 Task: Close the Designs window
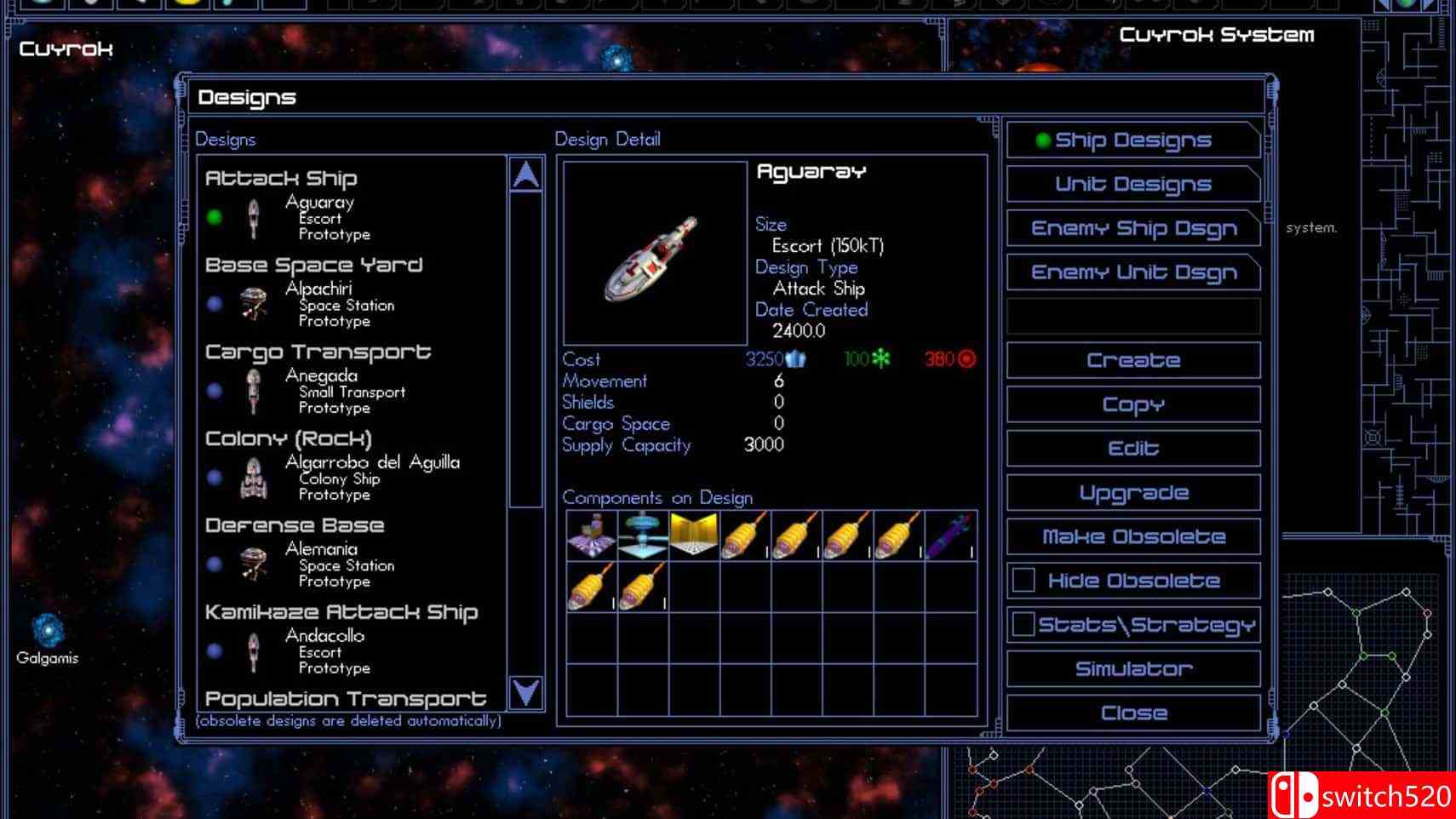point(1132,713)
